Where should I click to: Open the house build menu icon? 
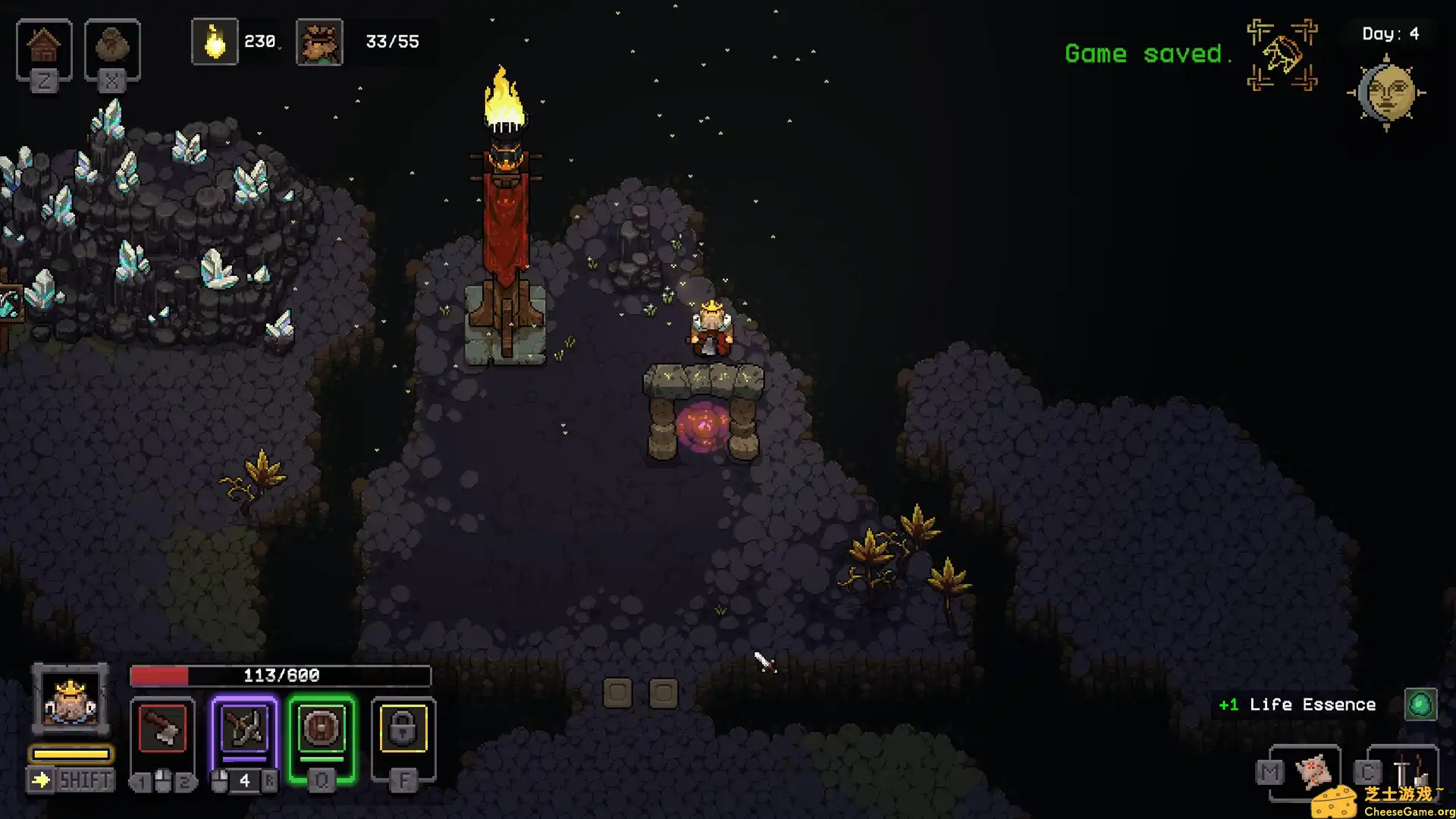coord(44,47)
